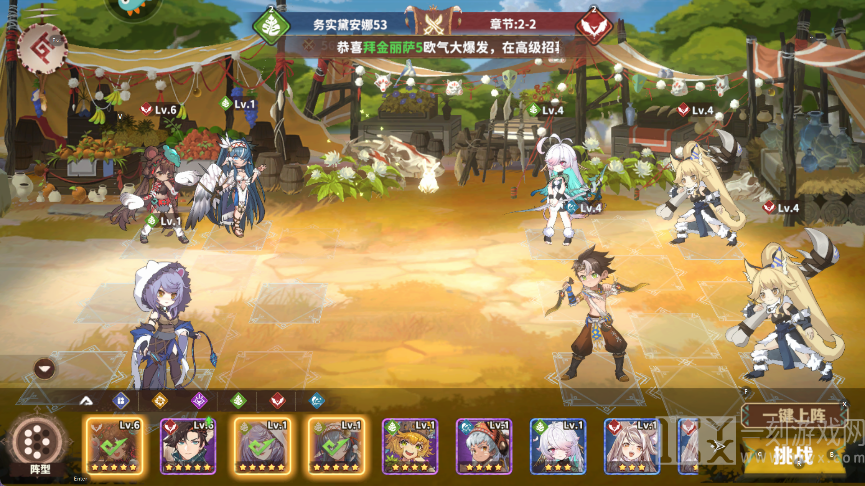865x486 pixels.
Task: Select the white-haired green-faction hero card
Action: click(558, 445)
